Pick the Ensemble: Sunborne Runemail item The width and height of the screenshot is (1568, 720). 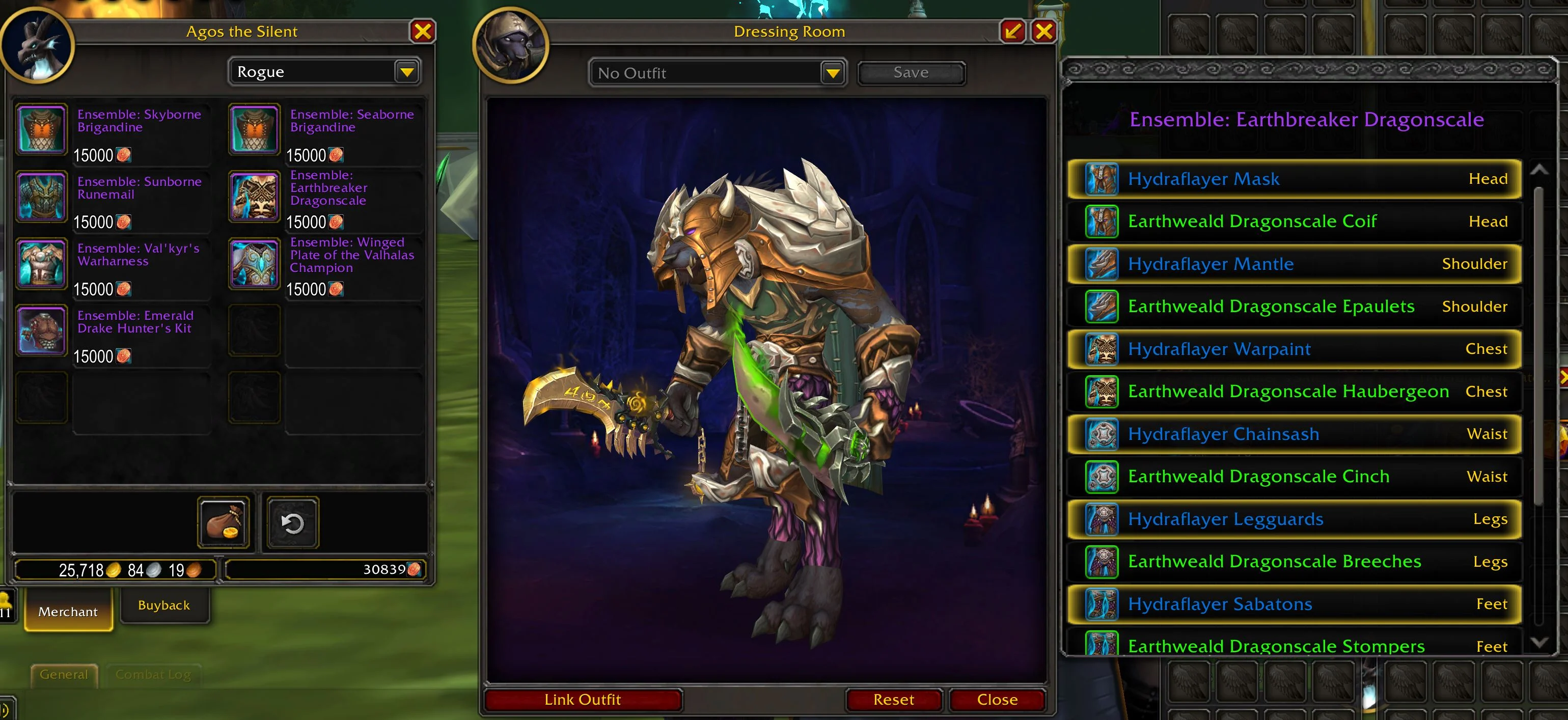41,196
